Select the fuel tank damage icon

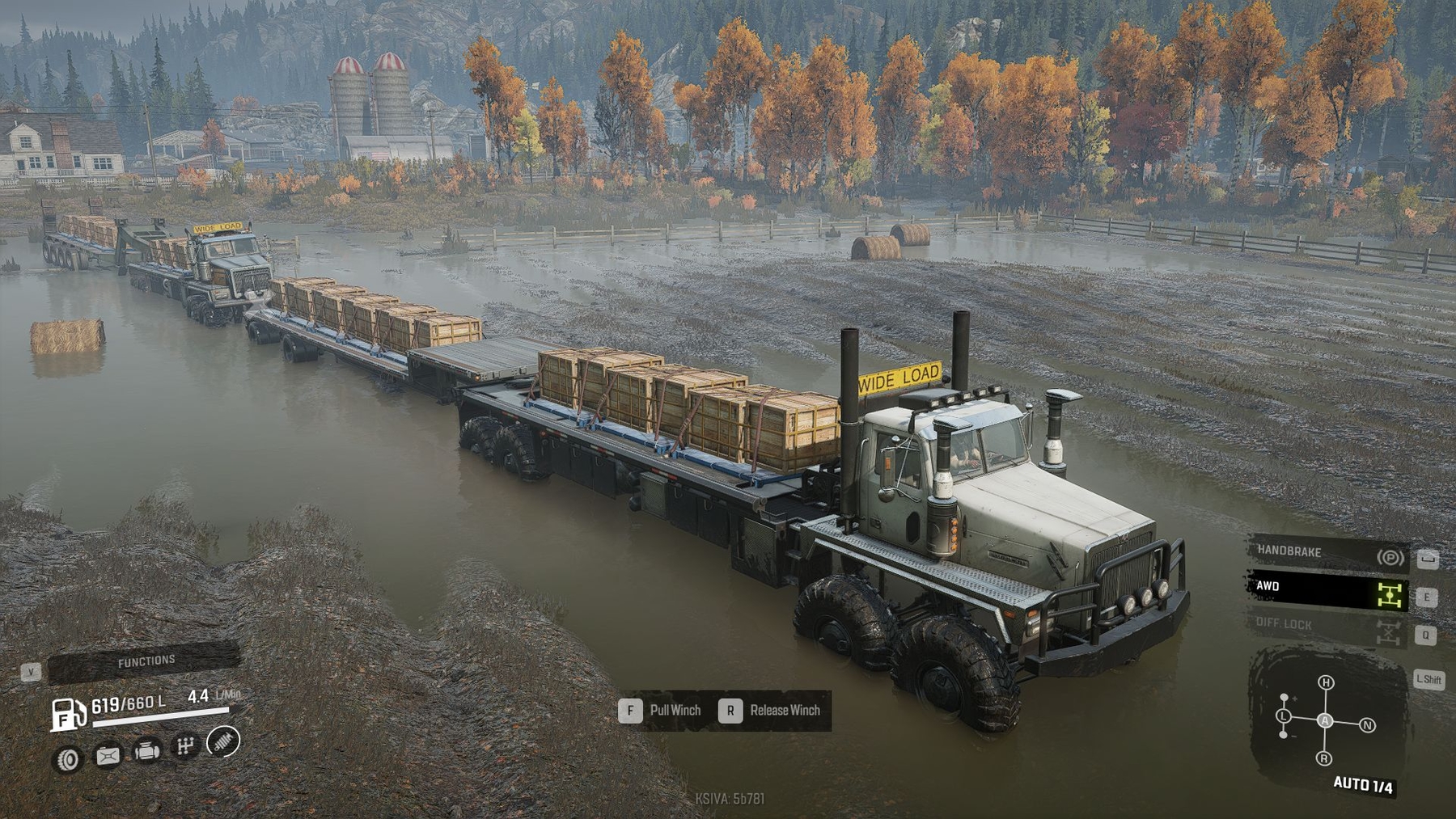(108, 756)
